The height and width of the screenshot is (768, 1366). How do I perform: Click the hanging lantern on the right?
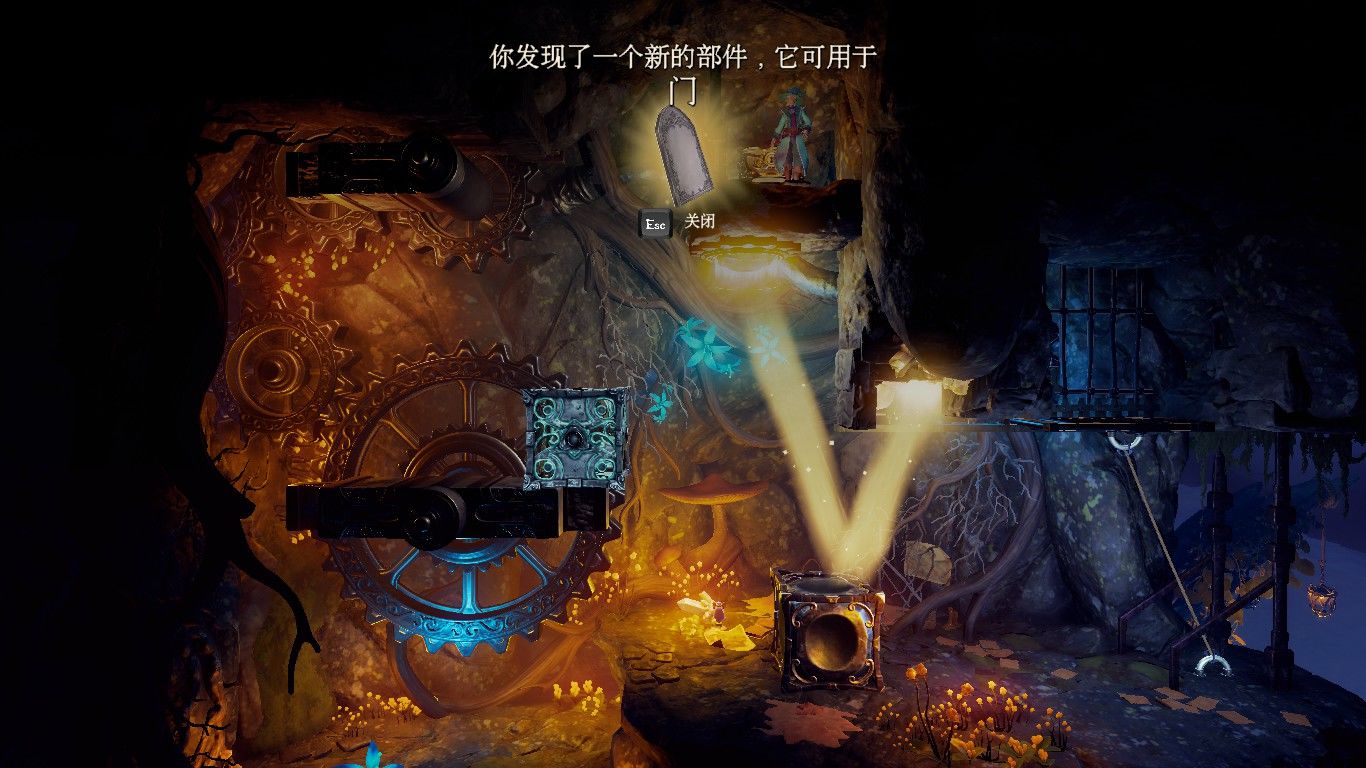click(1322, 600)
